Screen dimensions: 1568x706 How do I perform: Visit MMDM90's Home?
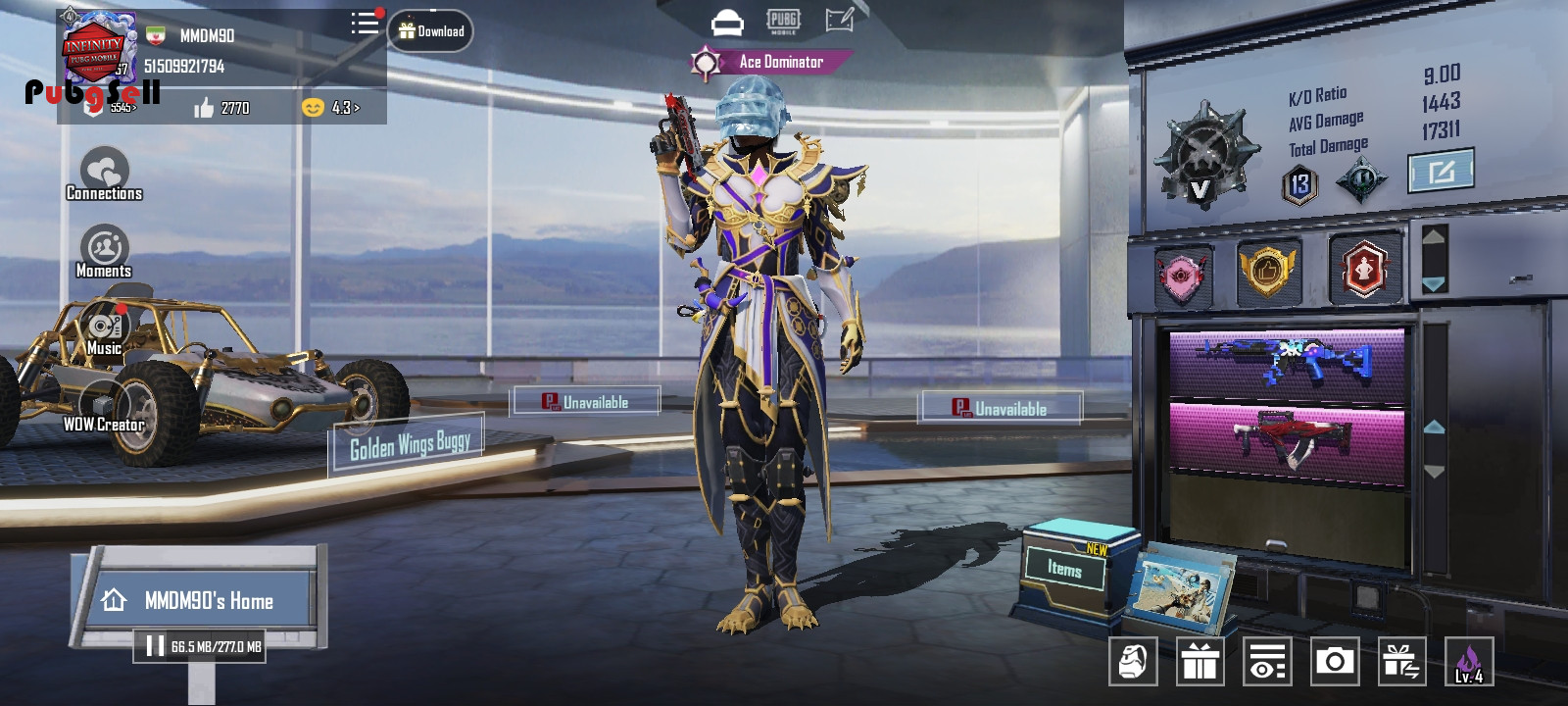(x=196, y=600)
